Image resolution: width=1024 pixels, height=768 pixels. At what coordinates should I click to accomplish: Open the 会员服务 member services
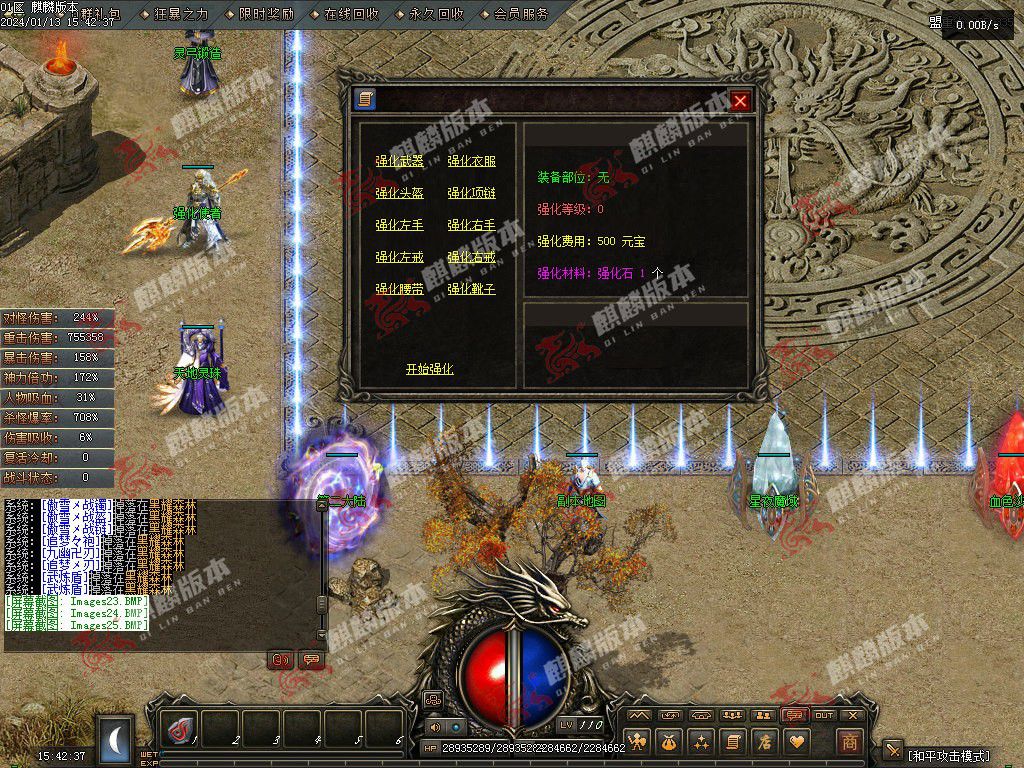click(521, 14)
